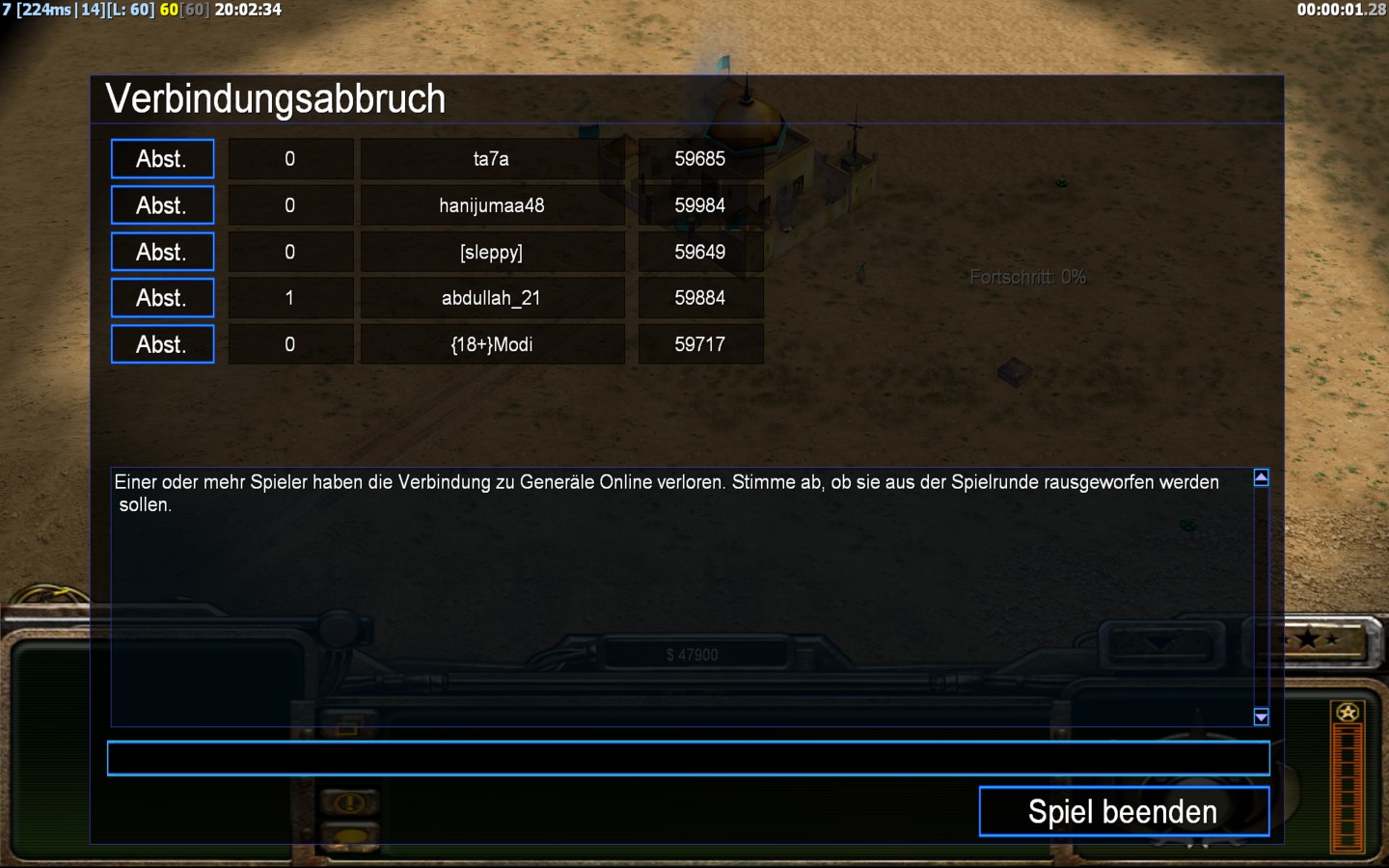1389x868 pixels.
Task: Vote to kick ta7a with Abst. button
Action: click(x=162, y=159)
